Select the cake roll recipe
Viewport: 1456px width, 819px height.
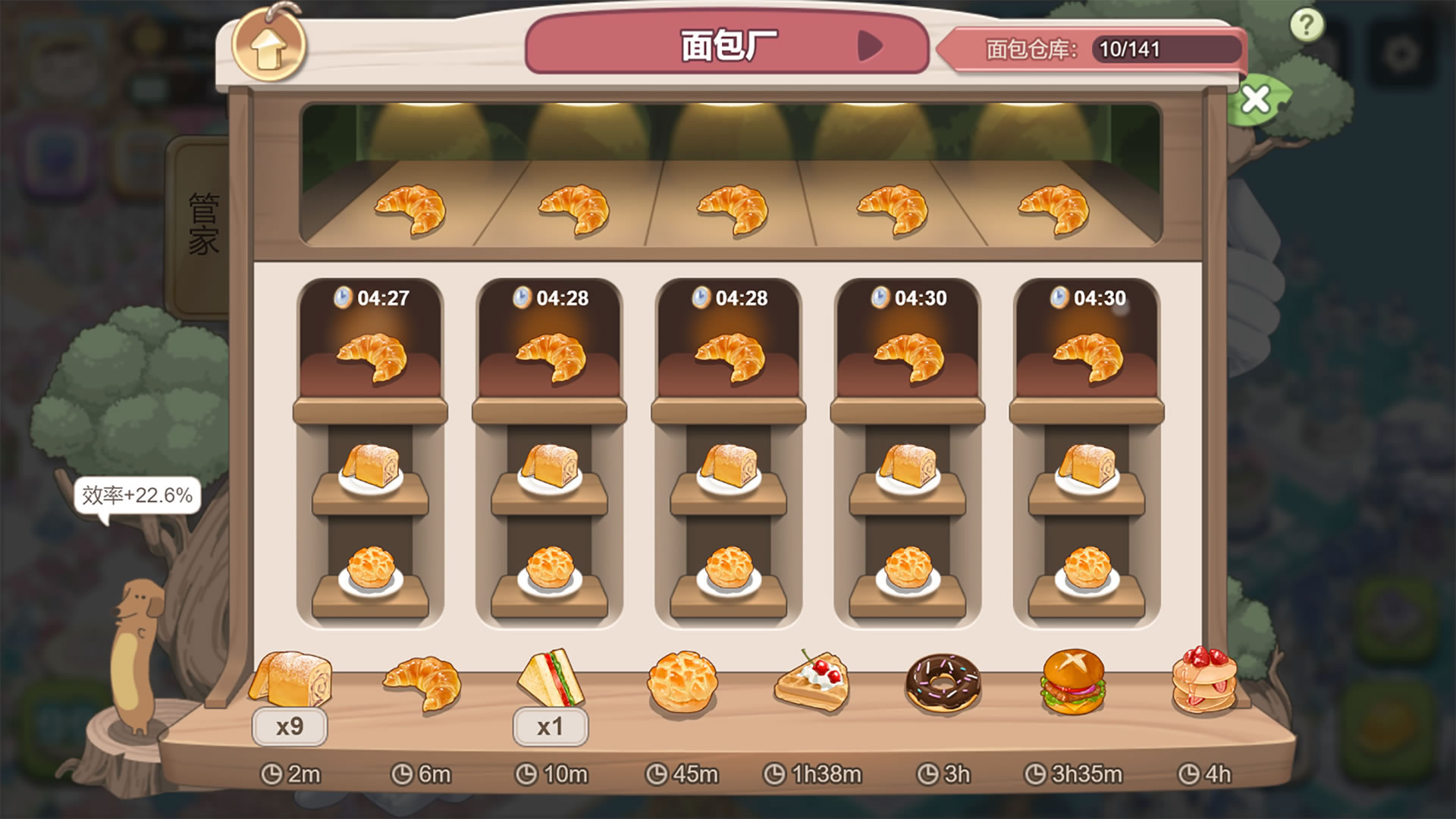point(290,681)
